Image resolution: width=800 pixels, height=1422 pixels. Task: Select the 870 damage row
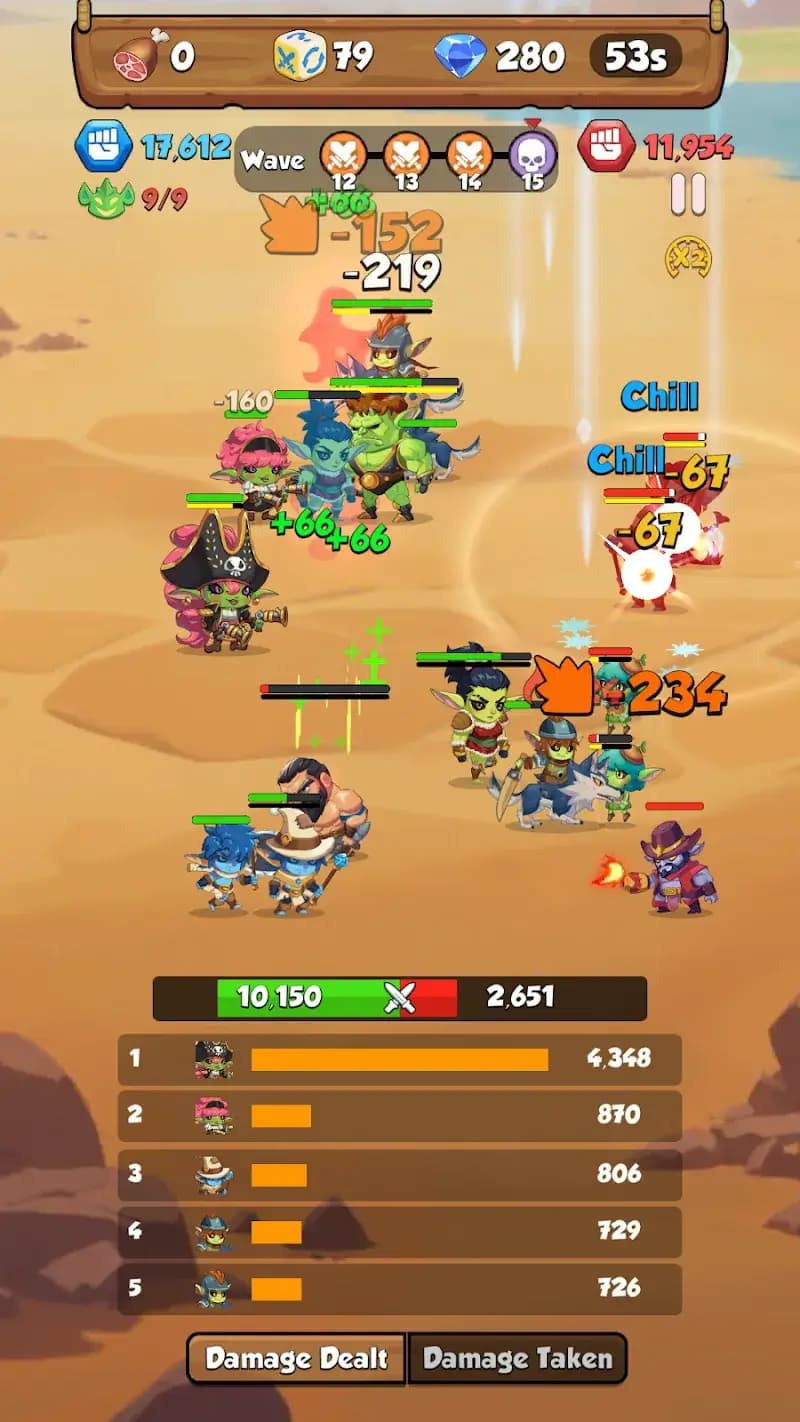pyautogui.click(x=399, y=1116)
